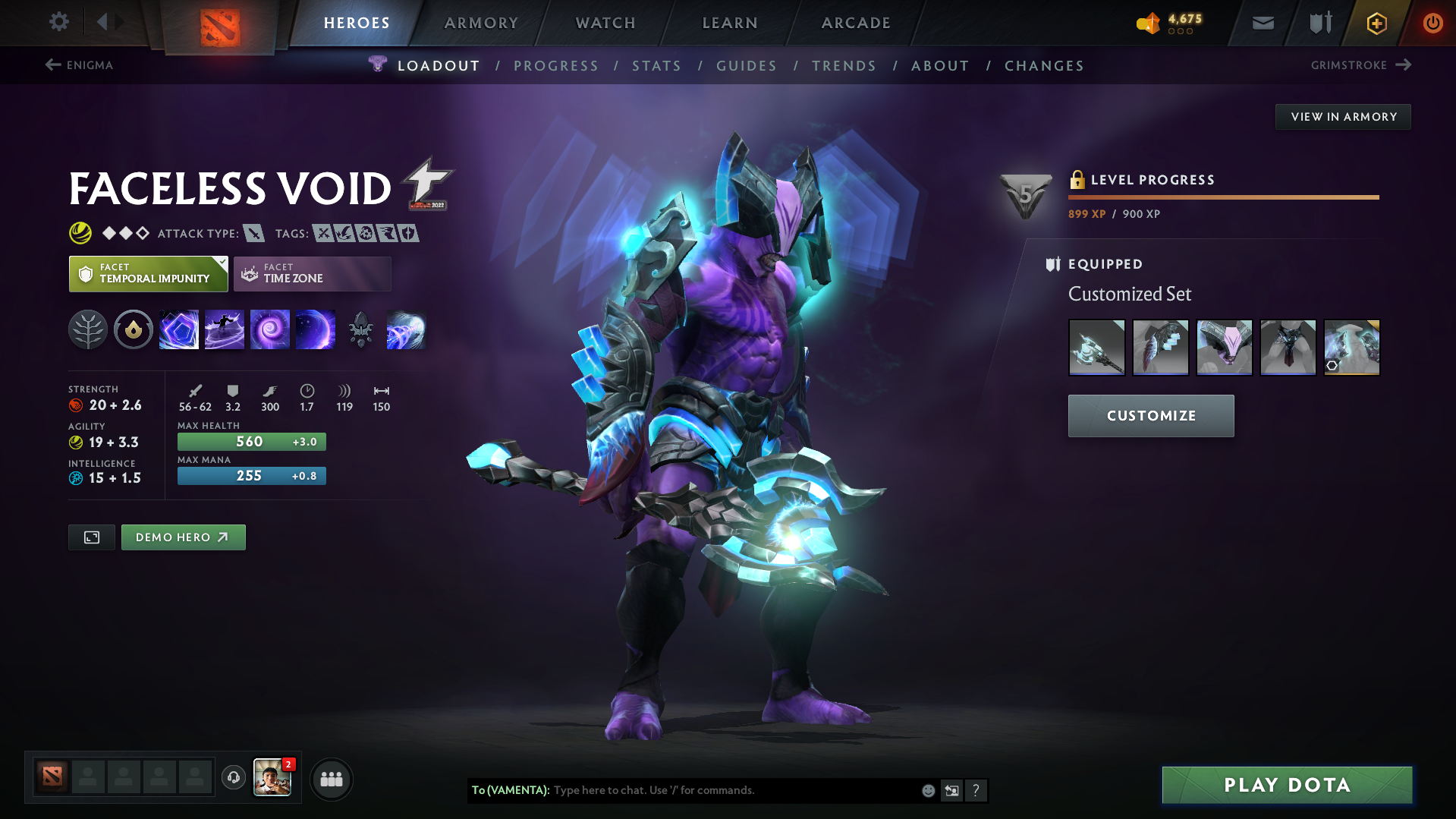The height and width of the screenshot is (819, 1456).
Task: Switch to the Time Zone facet
Action: coord(312,273)
